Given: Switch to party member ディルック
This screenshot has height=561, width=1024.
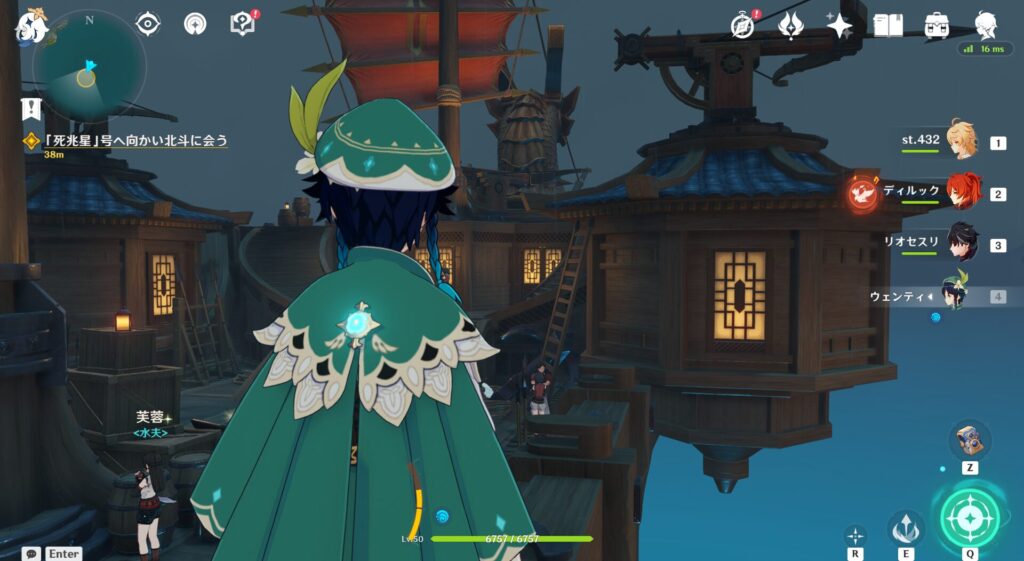Looking at the screenshot, I should click(x=961, y=192).
